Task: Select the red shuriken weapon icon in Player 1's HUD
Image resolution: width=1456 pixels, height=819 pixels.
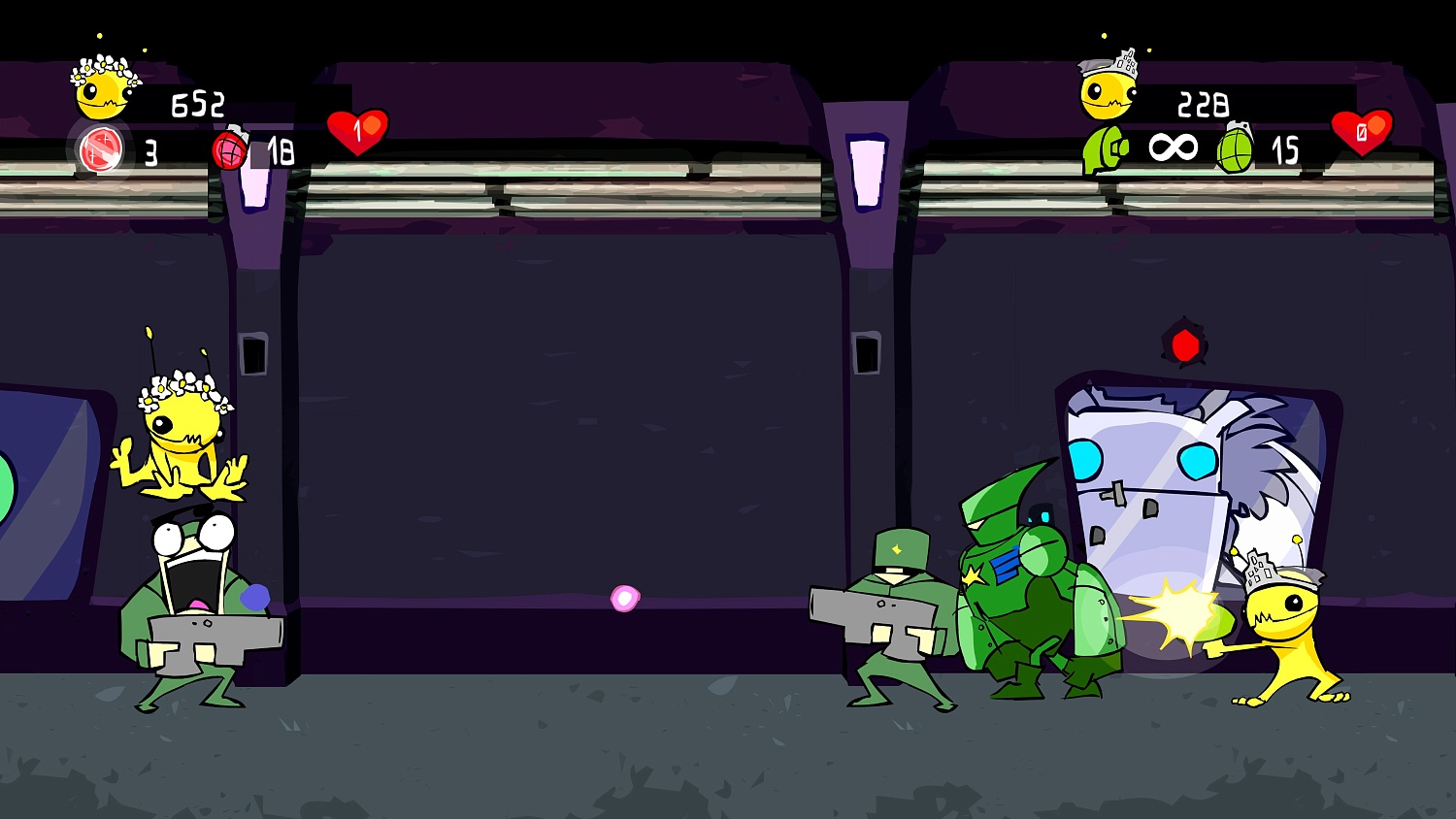Action: click(x=100, y=150)
